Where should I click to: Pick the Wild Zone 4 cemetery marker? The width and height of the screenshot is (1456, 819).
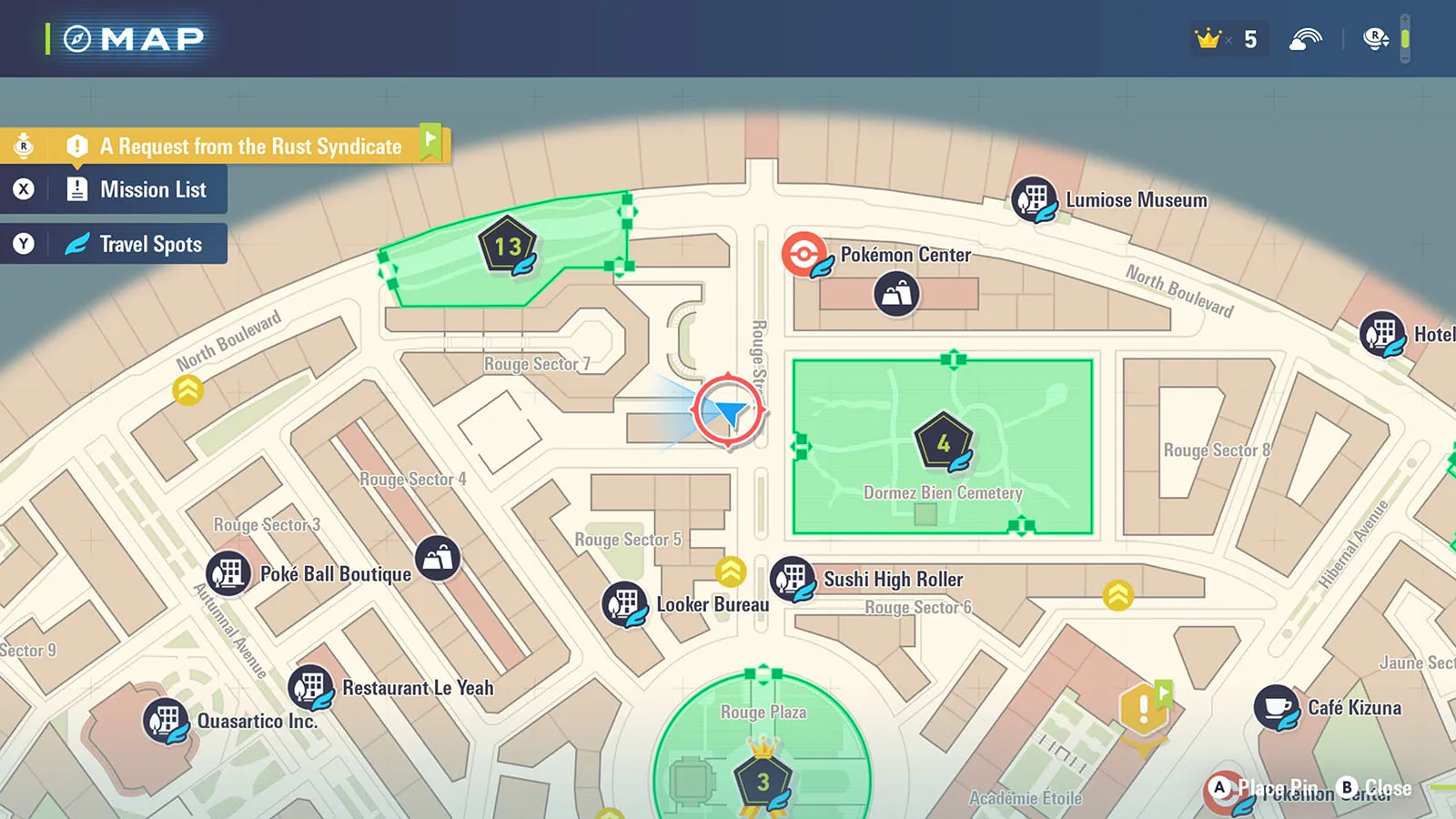point(943,442)
